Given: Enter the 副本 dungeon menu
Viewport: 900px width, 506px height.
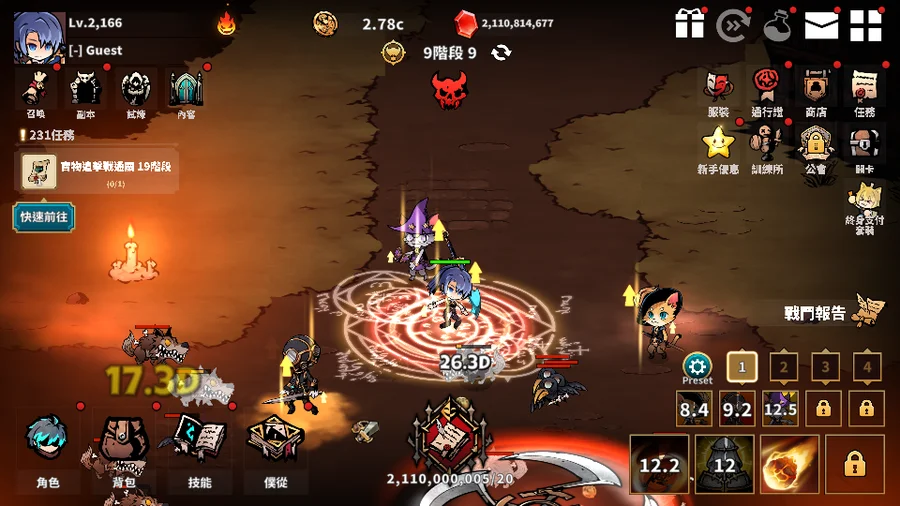Looking at the screenshot, I should click(85, 93).
